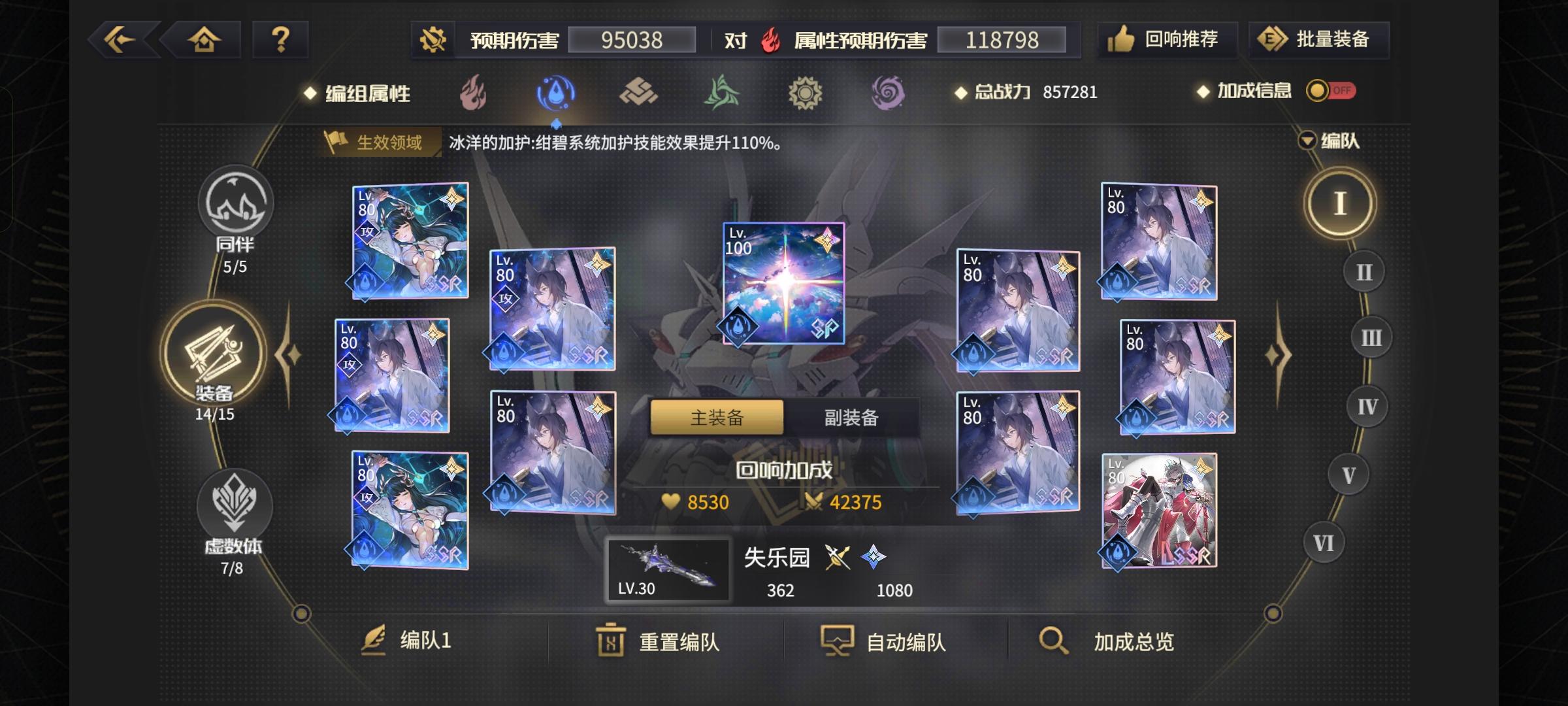
Task: Tap the home icon at top left
Action: [203, 39]
